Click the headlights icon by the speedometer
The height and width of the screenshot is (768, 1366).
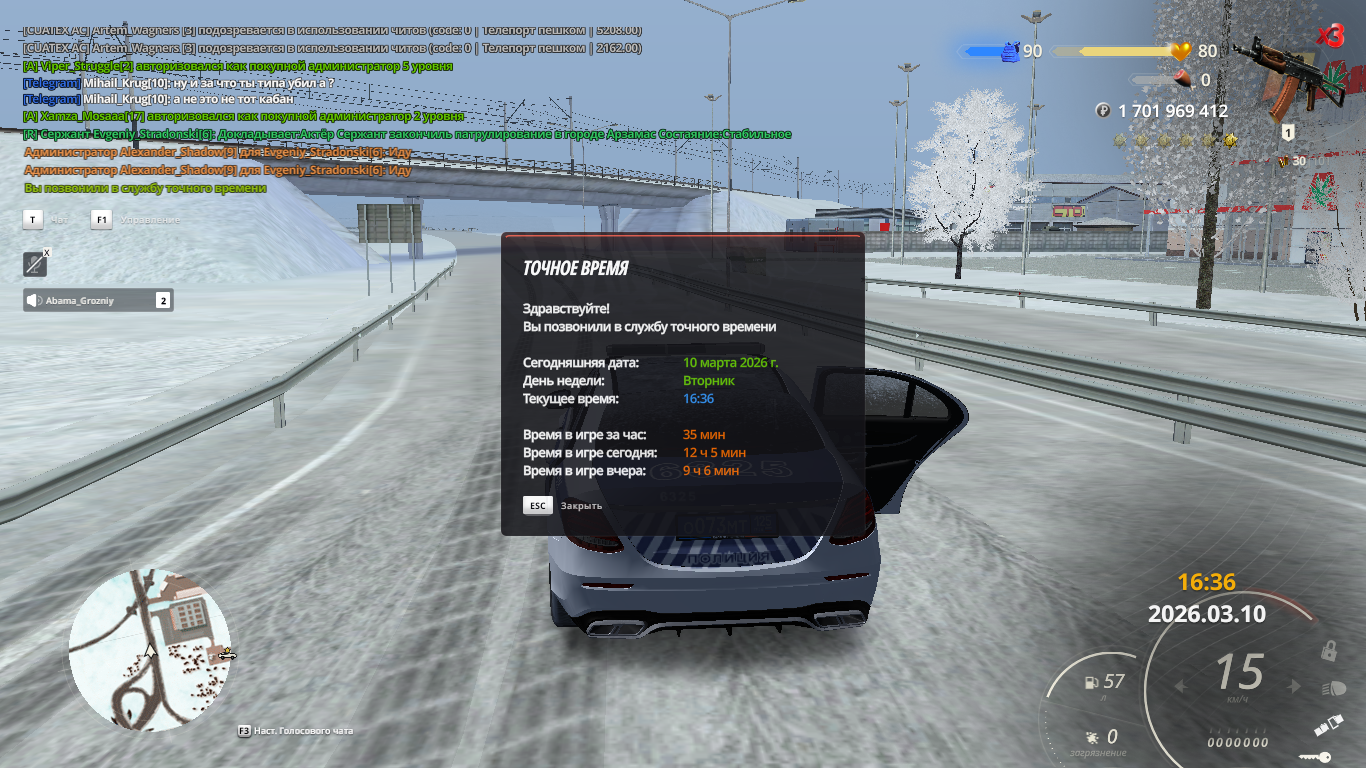click(x=1333, y=688)
